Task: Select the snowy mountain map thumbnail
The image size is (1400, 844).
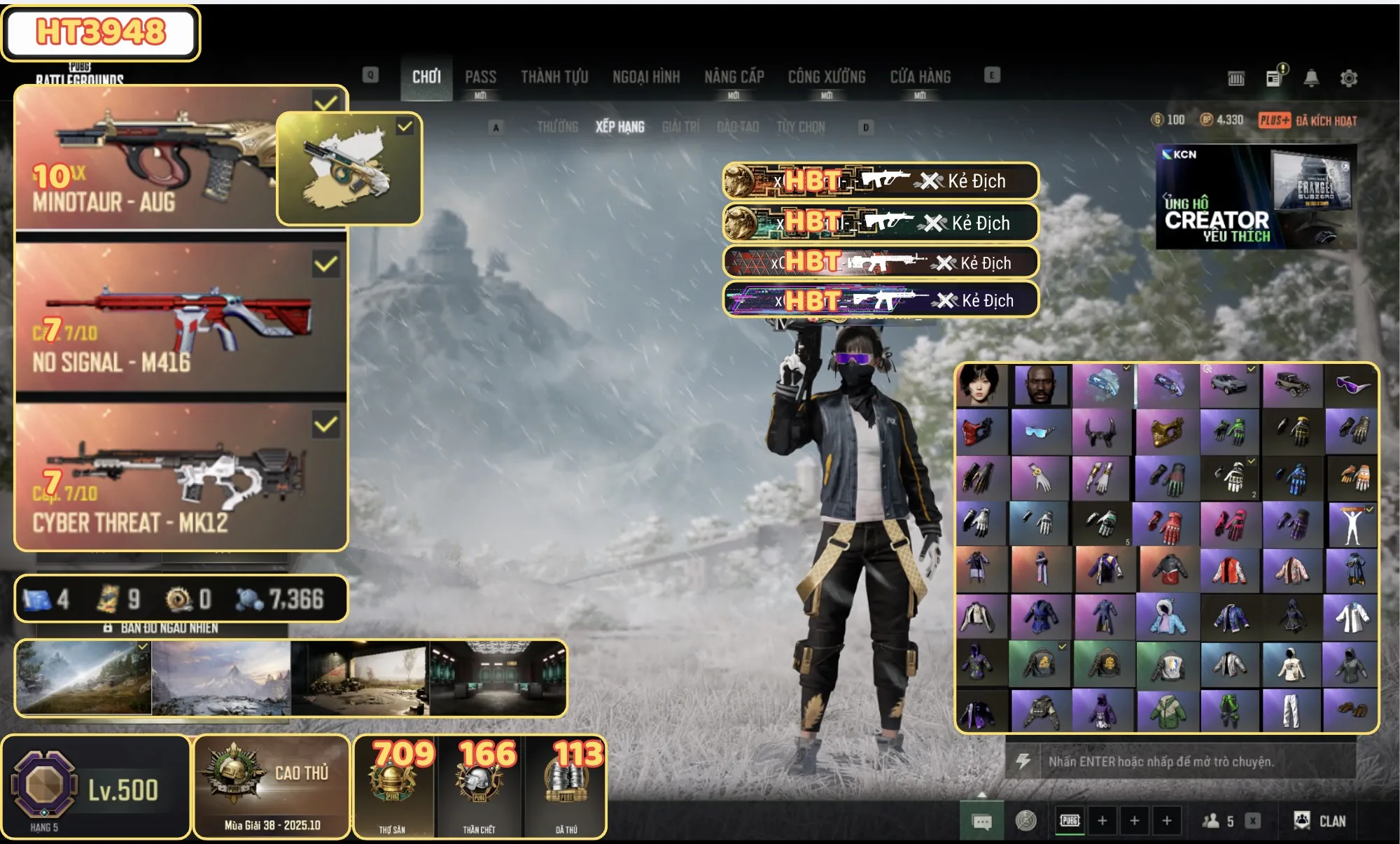Action: (x=221, y=678)
